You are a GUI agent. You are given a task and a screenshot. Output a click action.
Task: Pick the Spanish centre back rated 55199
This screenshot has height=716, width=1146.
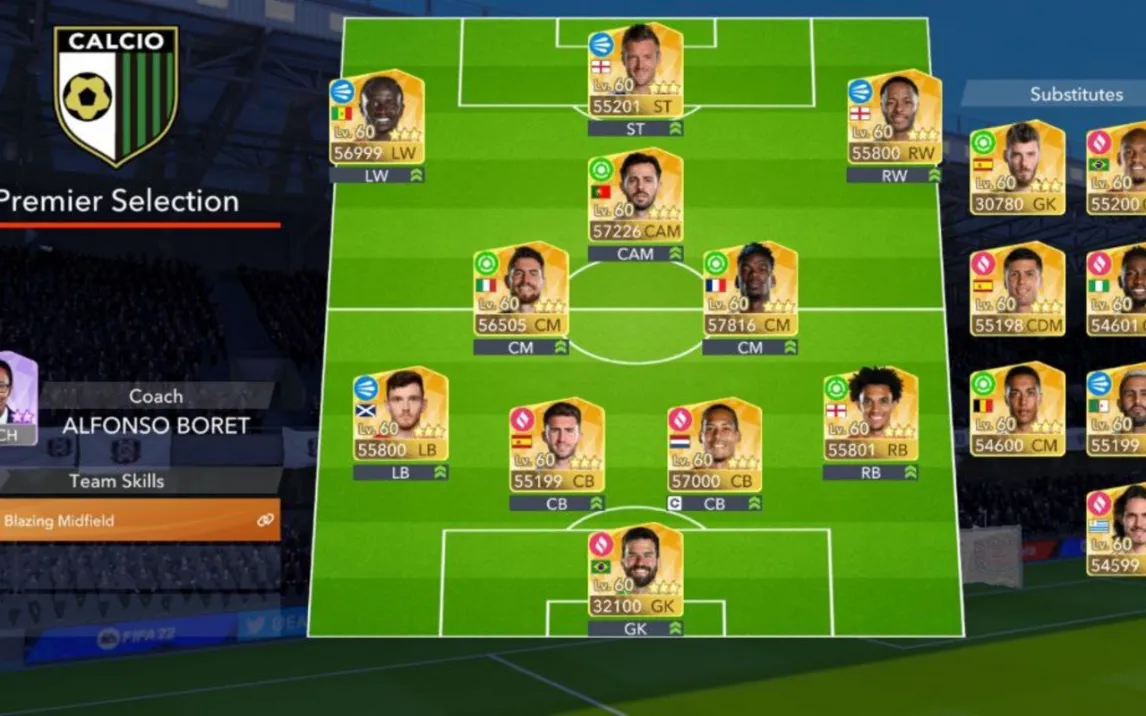point(556,446)
